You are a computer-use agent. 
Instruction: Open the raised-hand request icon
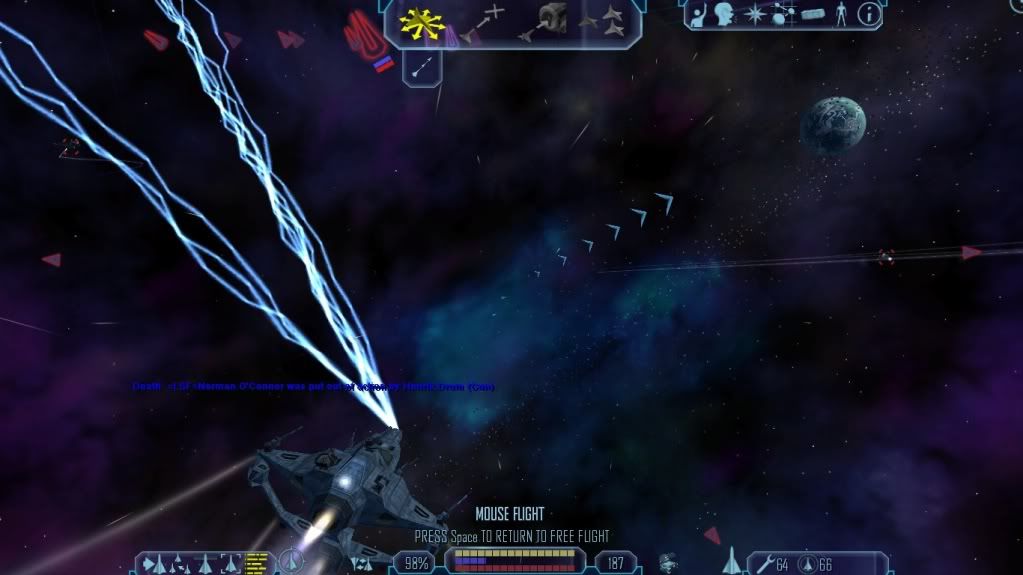pyautogui.click(x=700, y=16)
